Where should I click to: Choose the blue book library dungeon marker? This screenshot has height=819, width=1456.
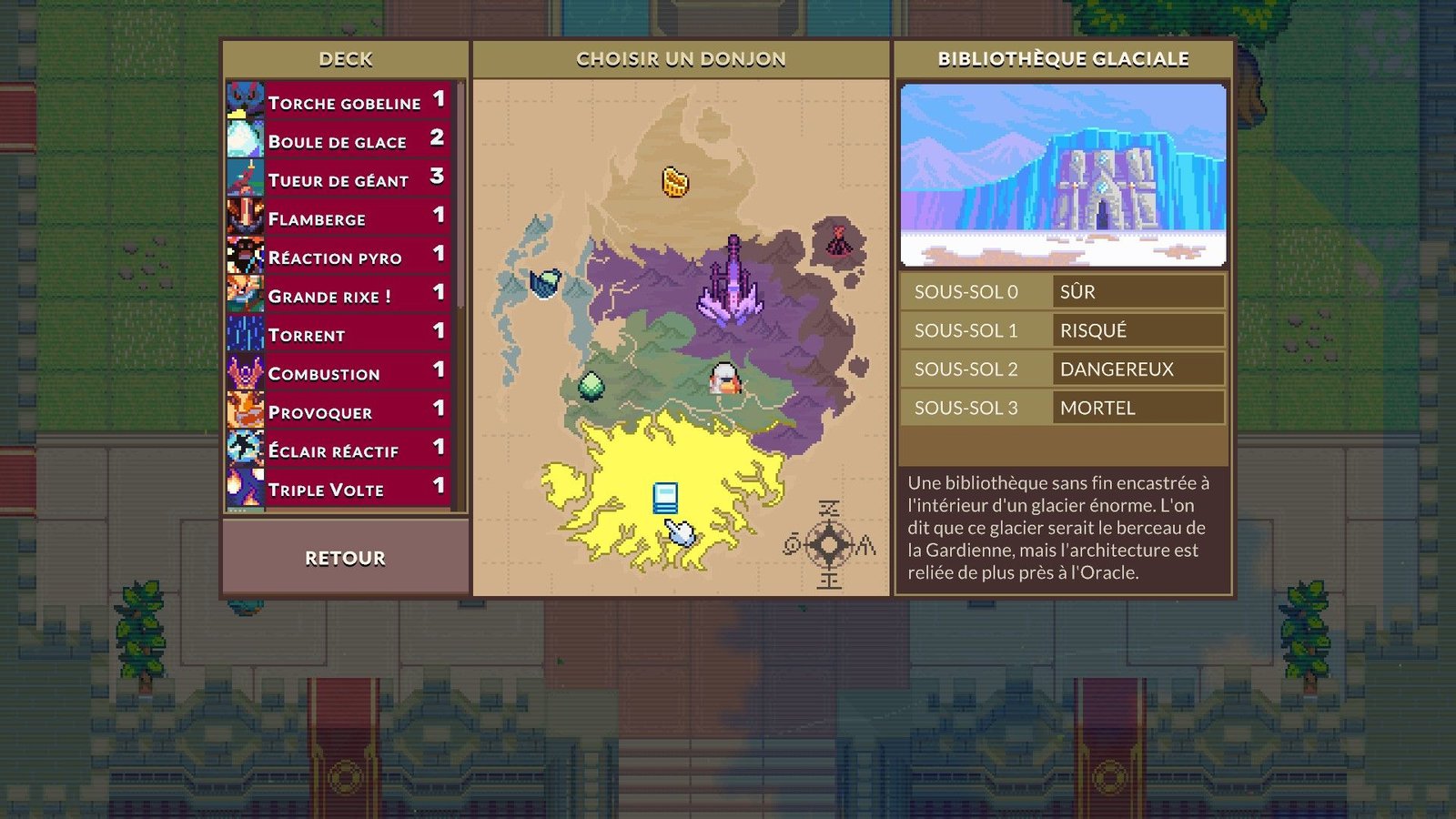(665, 498)
